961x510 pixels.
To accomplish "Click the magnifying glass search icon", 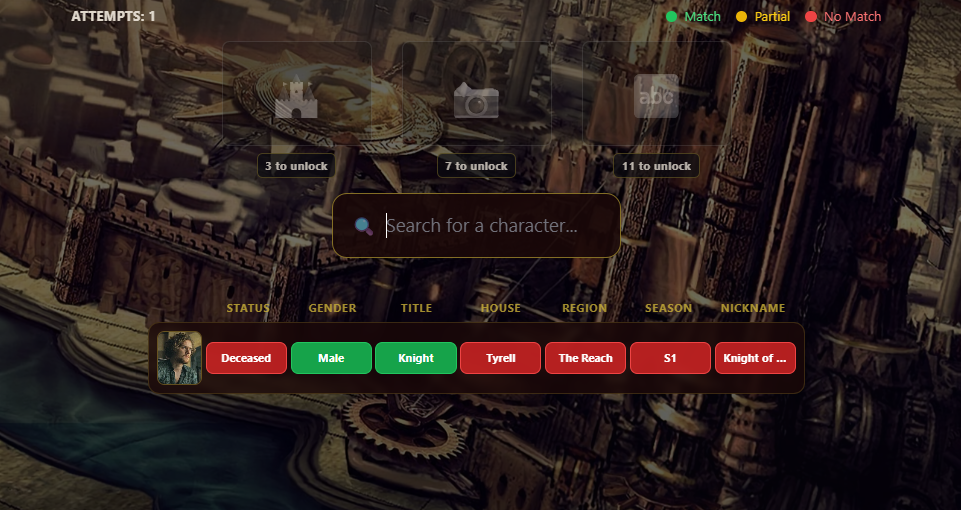I will [364, 226].
